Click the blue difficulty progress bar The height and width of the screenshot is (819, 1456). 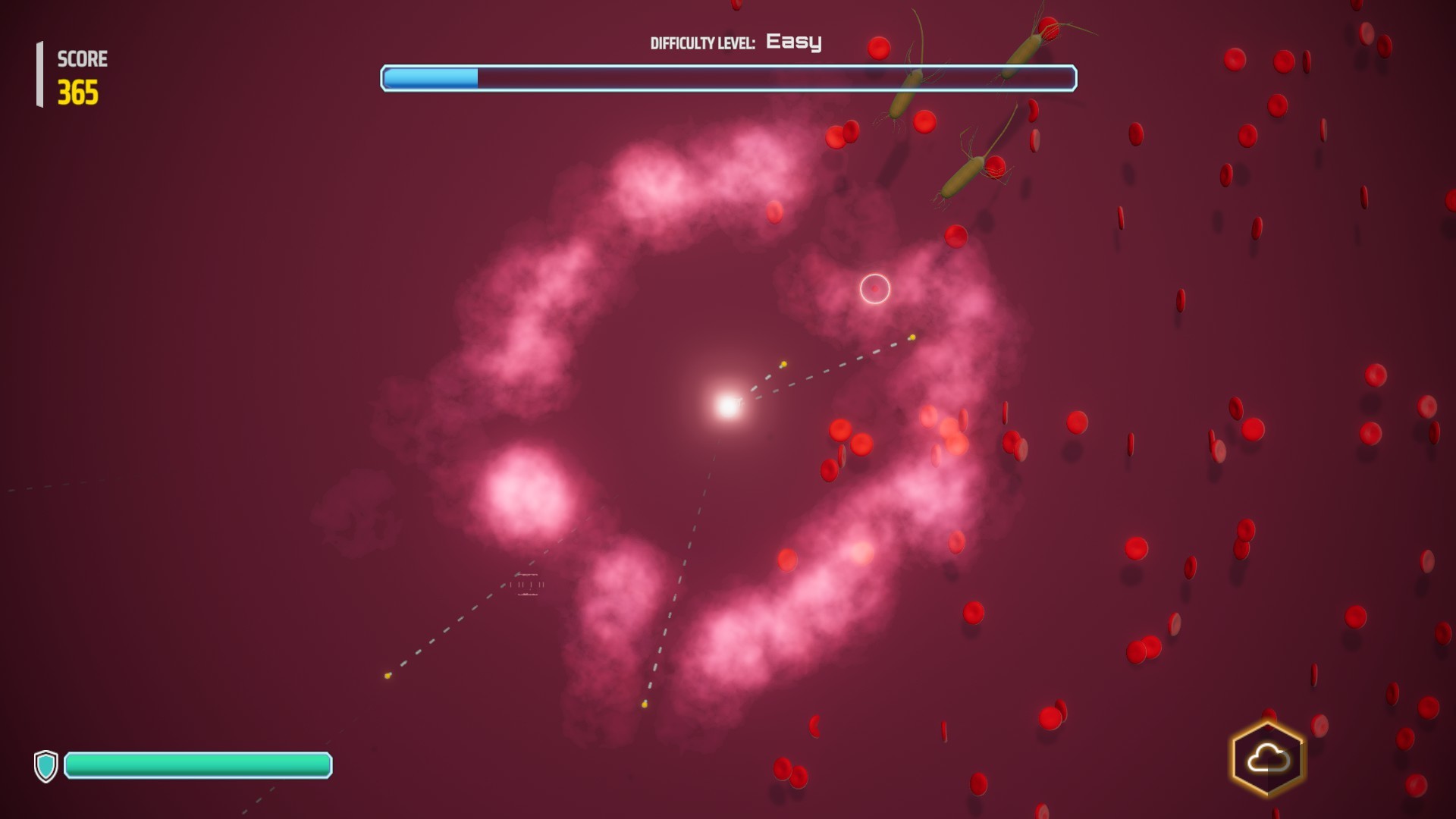click(x=428, y=78)
